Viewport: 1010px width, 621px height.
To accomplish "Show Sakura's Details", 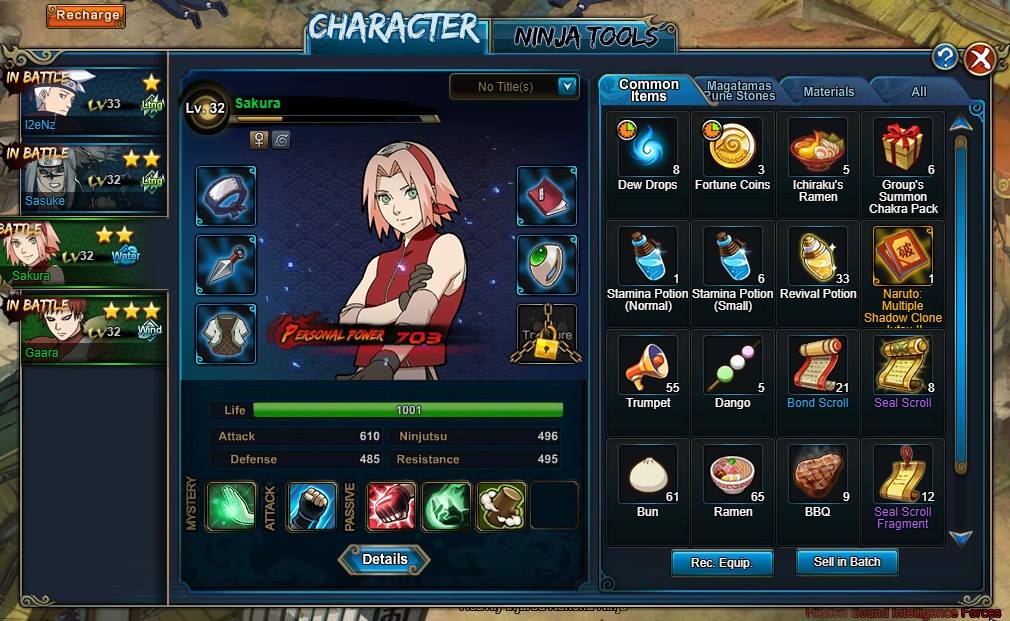I will point(384,560).
